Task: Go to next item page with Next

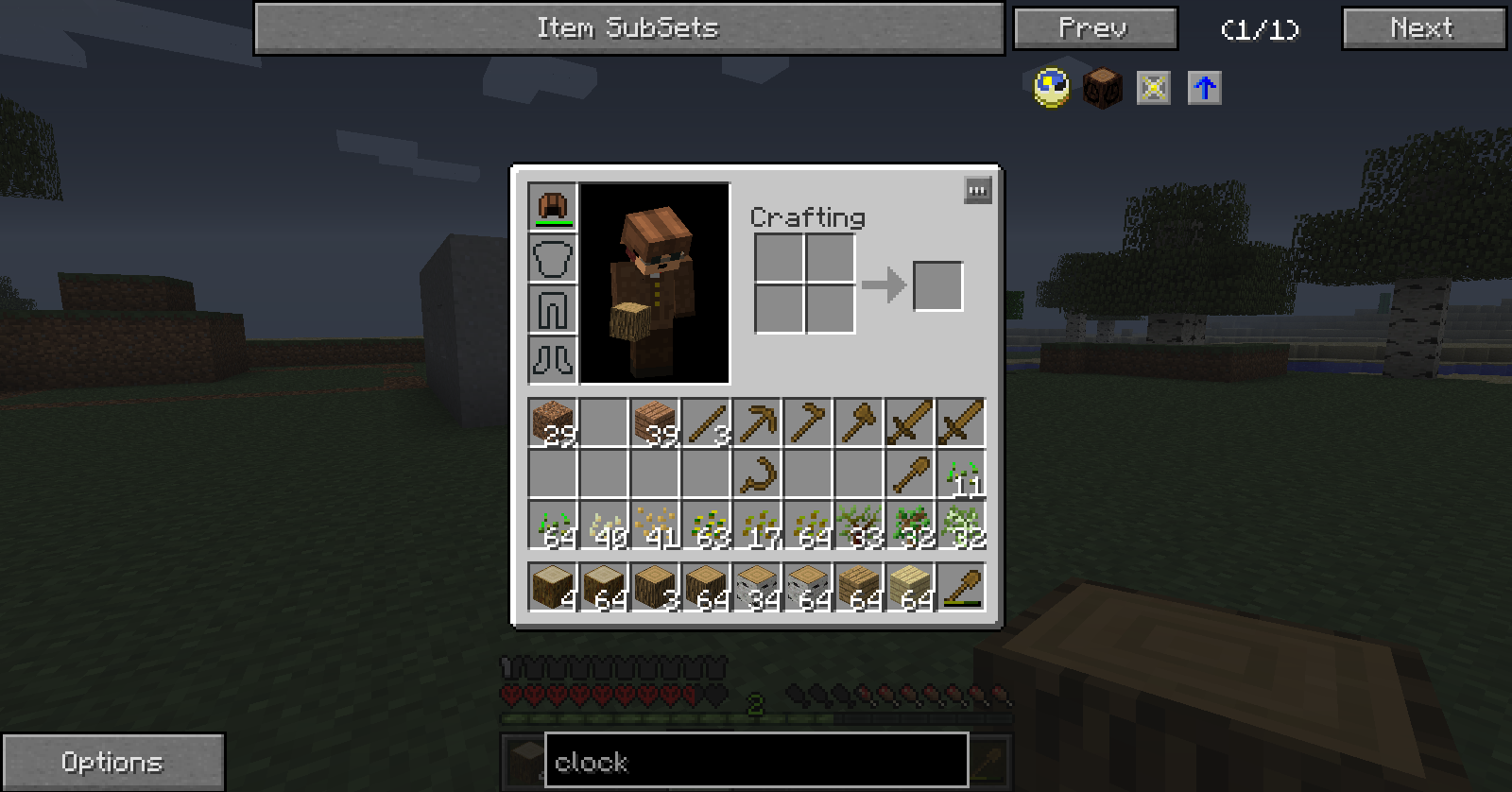Action: 1422,28
